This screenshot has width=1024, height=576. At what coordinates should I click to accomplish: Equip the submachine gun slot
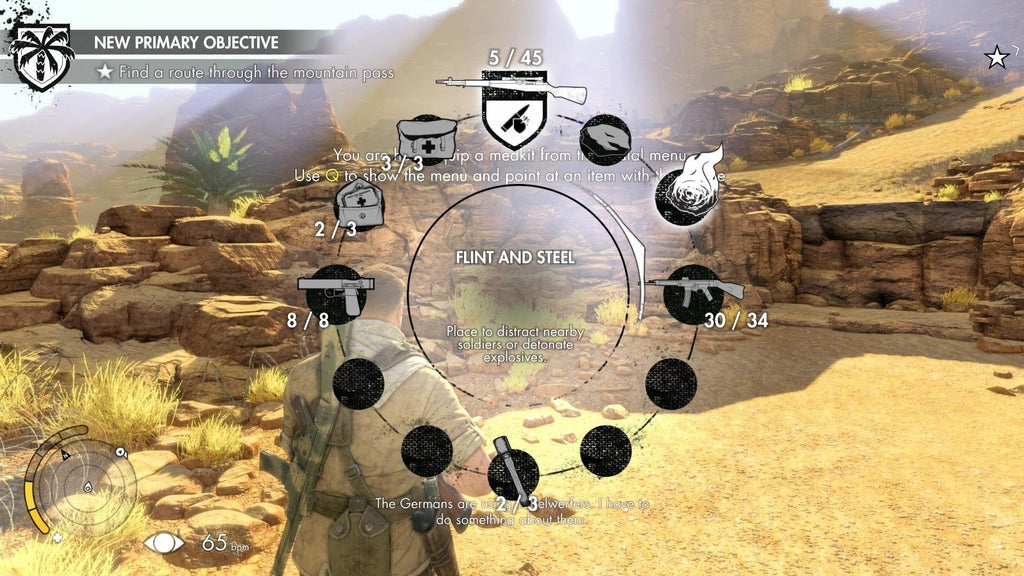tap(694, 292)
